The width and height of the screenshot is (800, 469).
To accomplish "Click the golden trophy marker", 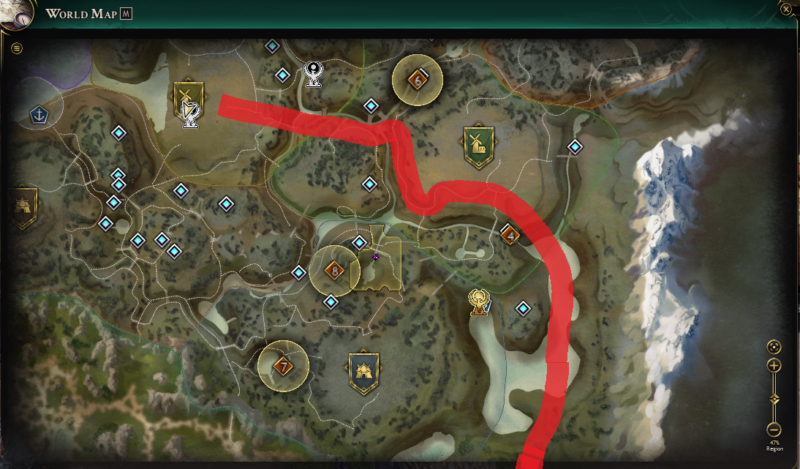I will click(x=480, y=299).
